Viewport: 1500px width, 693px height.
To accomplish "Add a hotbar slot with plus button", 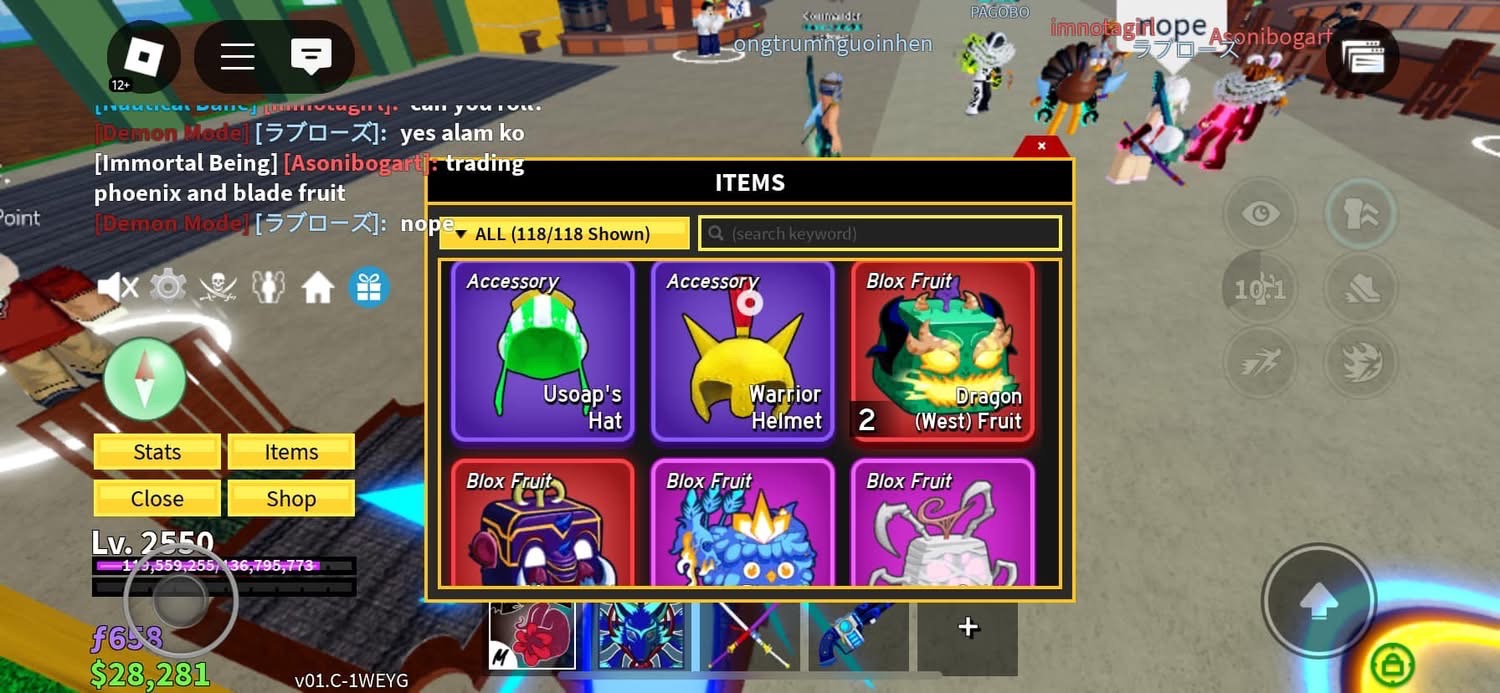I will click(967, 627).
